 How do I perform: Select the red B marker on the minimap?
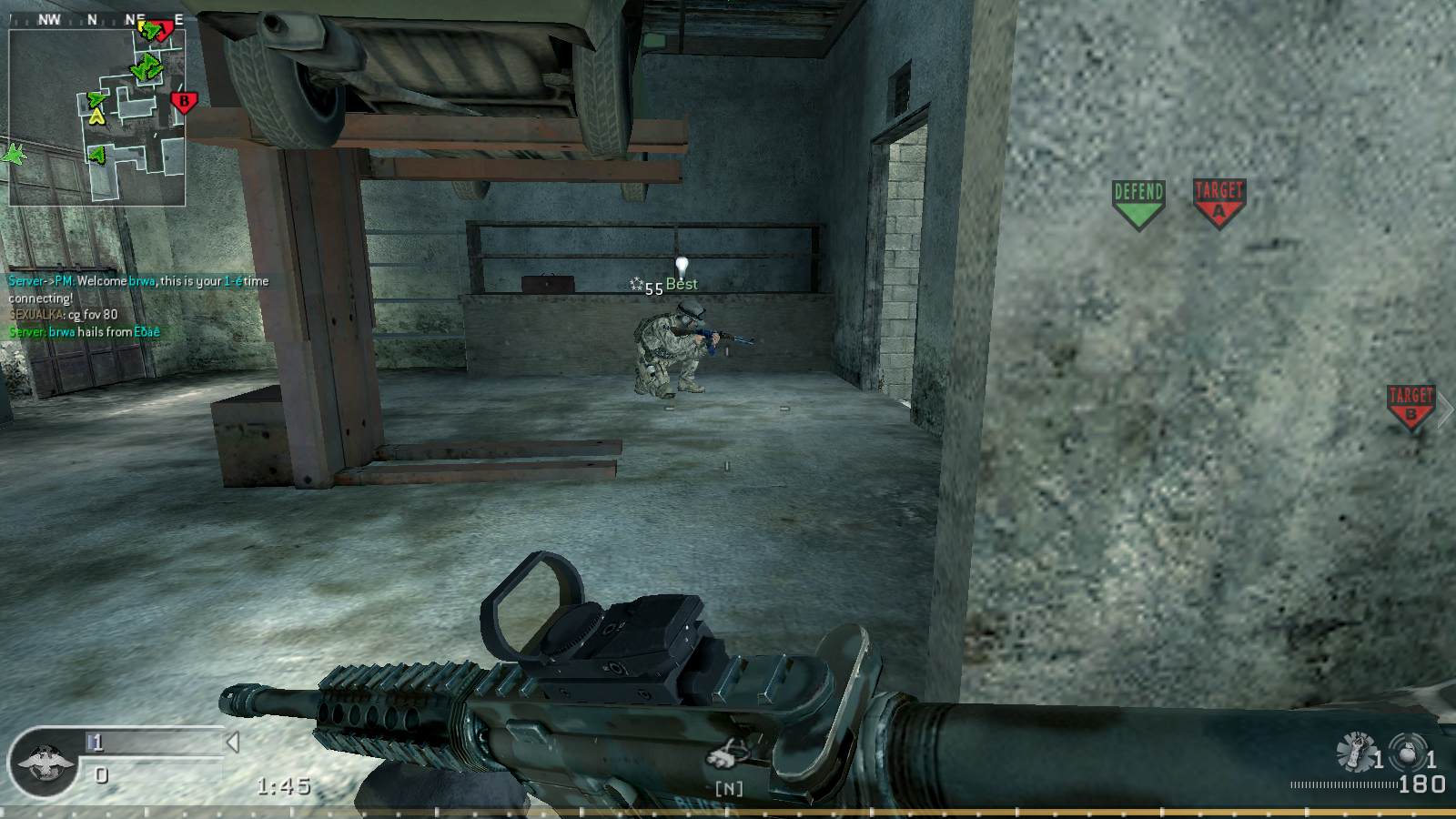(183, 102)
